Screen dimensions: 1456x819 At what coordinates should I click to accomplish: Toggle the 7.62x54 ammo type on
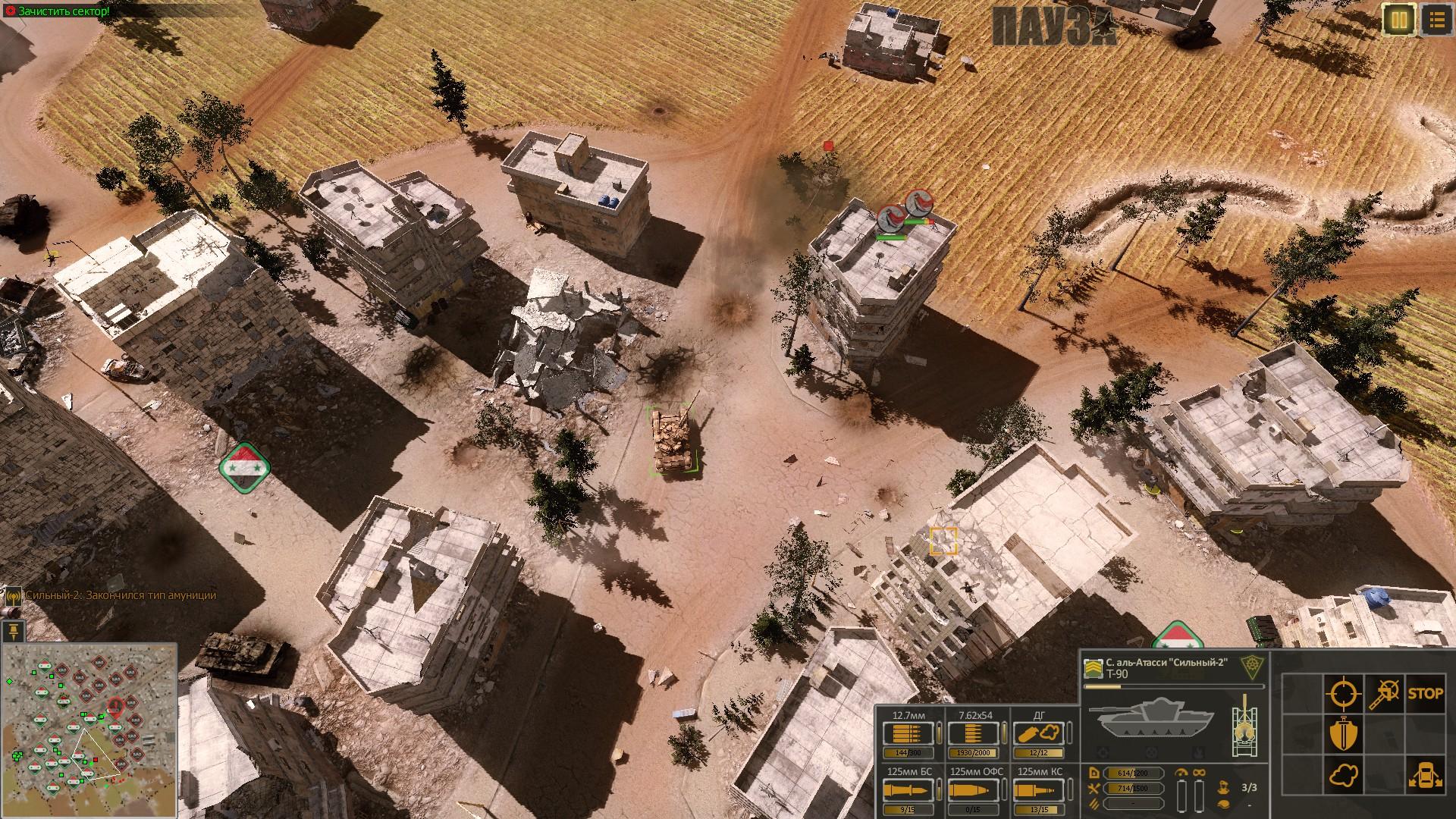pos(973,733)
